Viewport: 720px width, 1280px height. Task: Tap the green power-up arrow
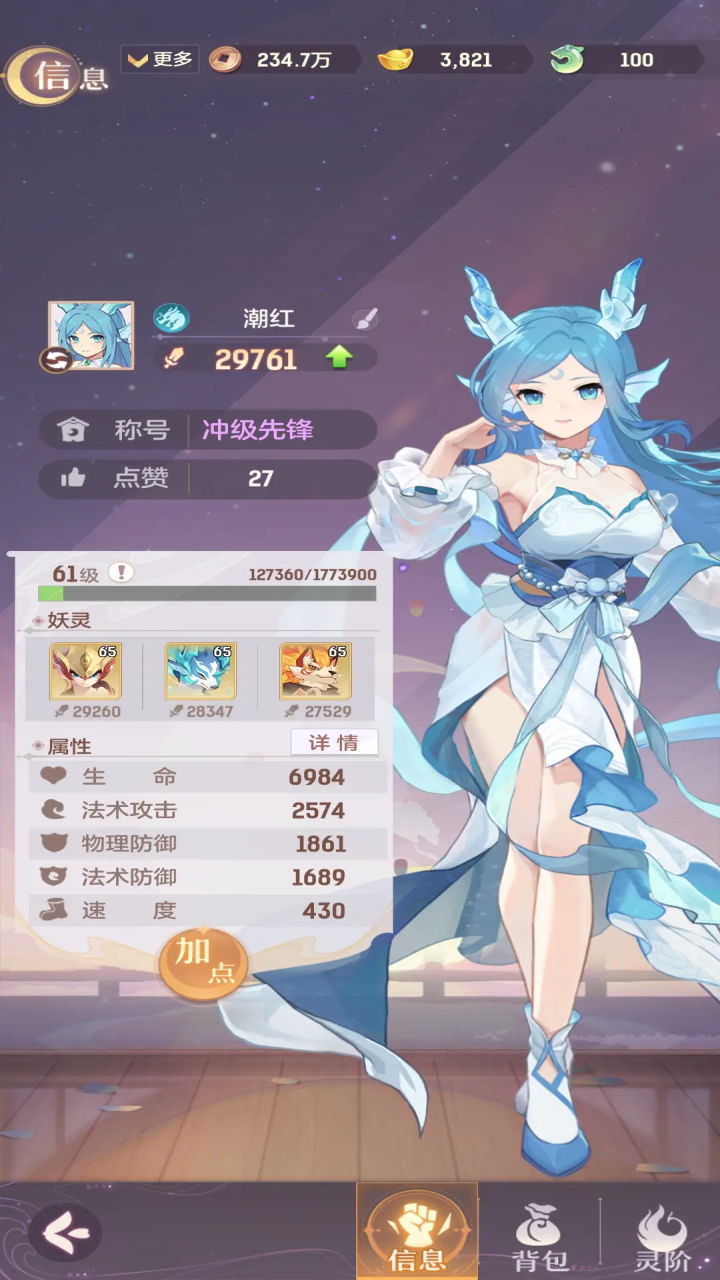340,358
